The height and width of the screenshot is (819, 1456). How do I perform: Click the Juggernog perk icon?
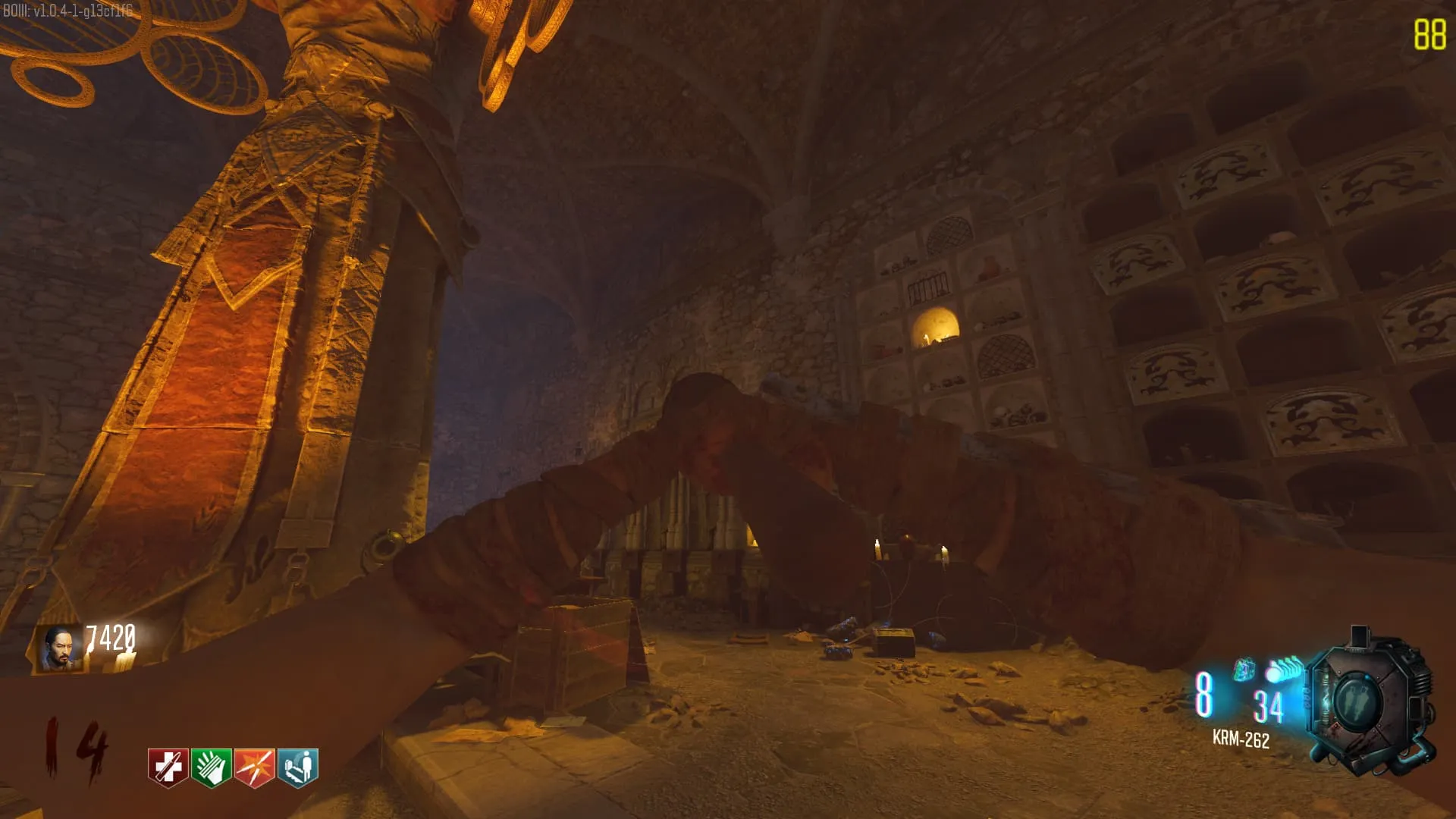pos(168,767)
